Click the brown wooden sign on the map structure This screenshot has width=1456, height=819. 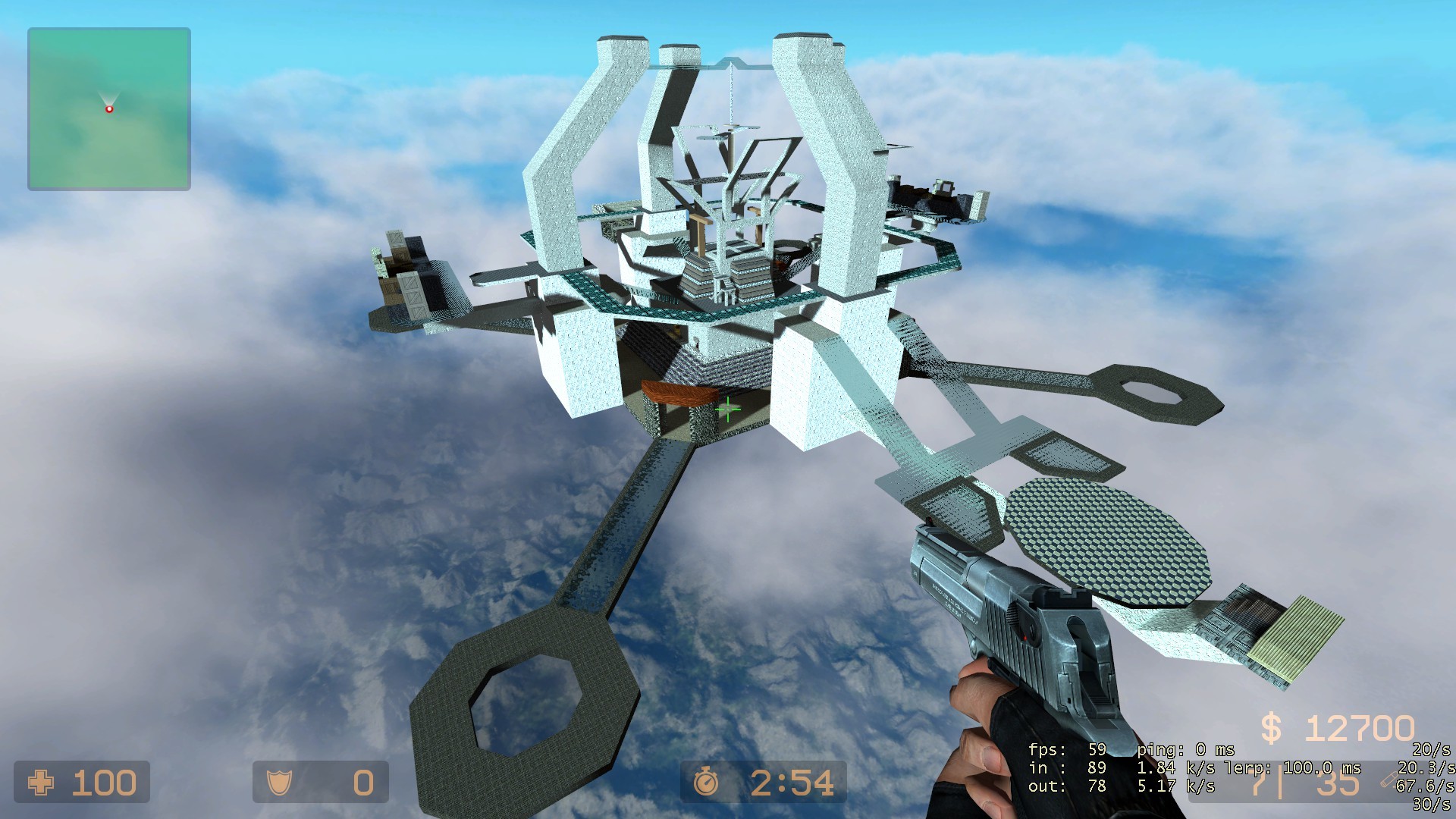click(677, 394)
